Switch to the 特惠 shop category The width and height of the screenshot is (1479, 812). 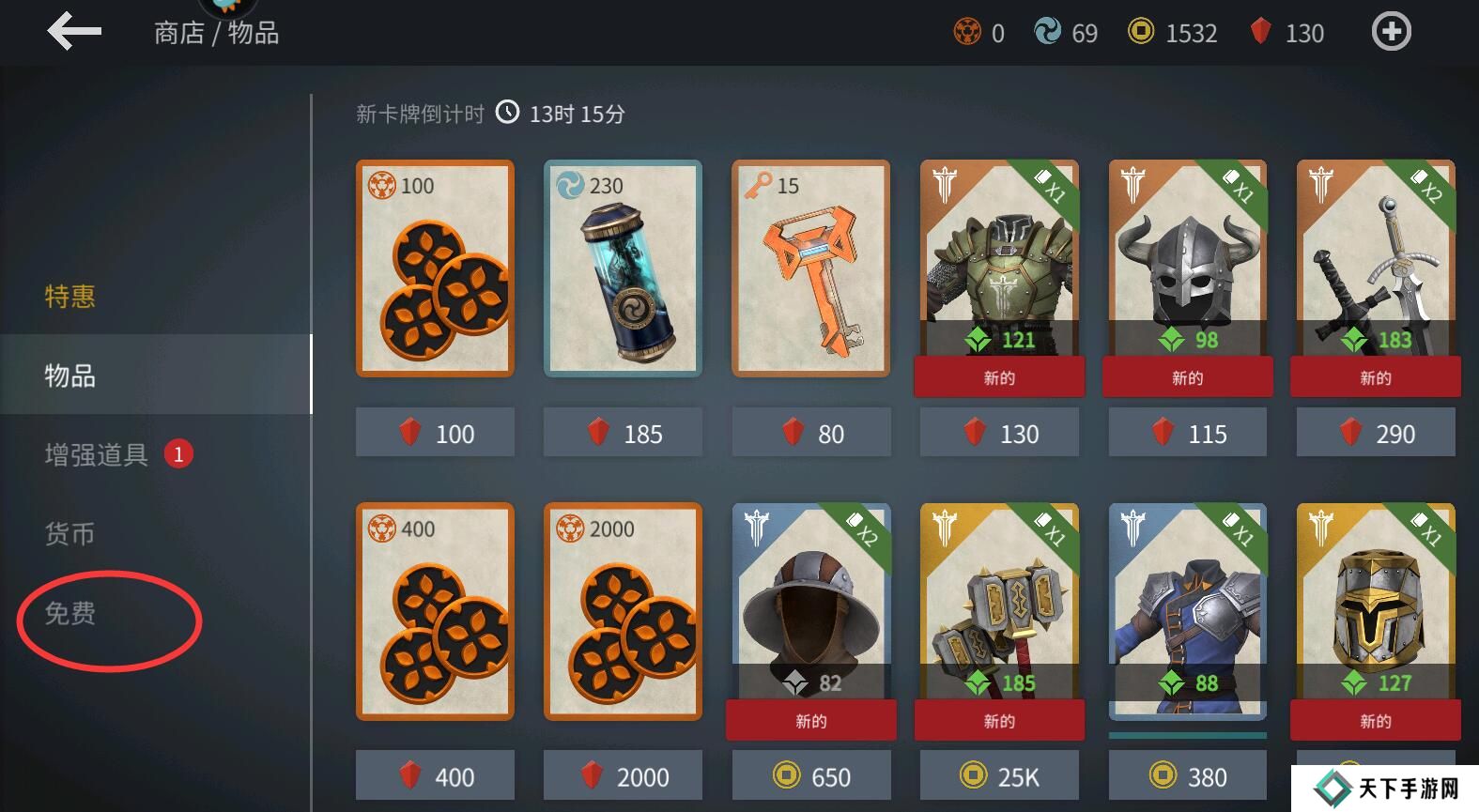point(70,297)
